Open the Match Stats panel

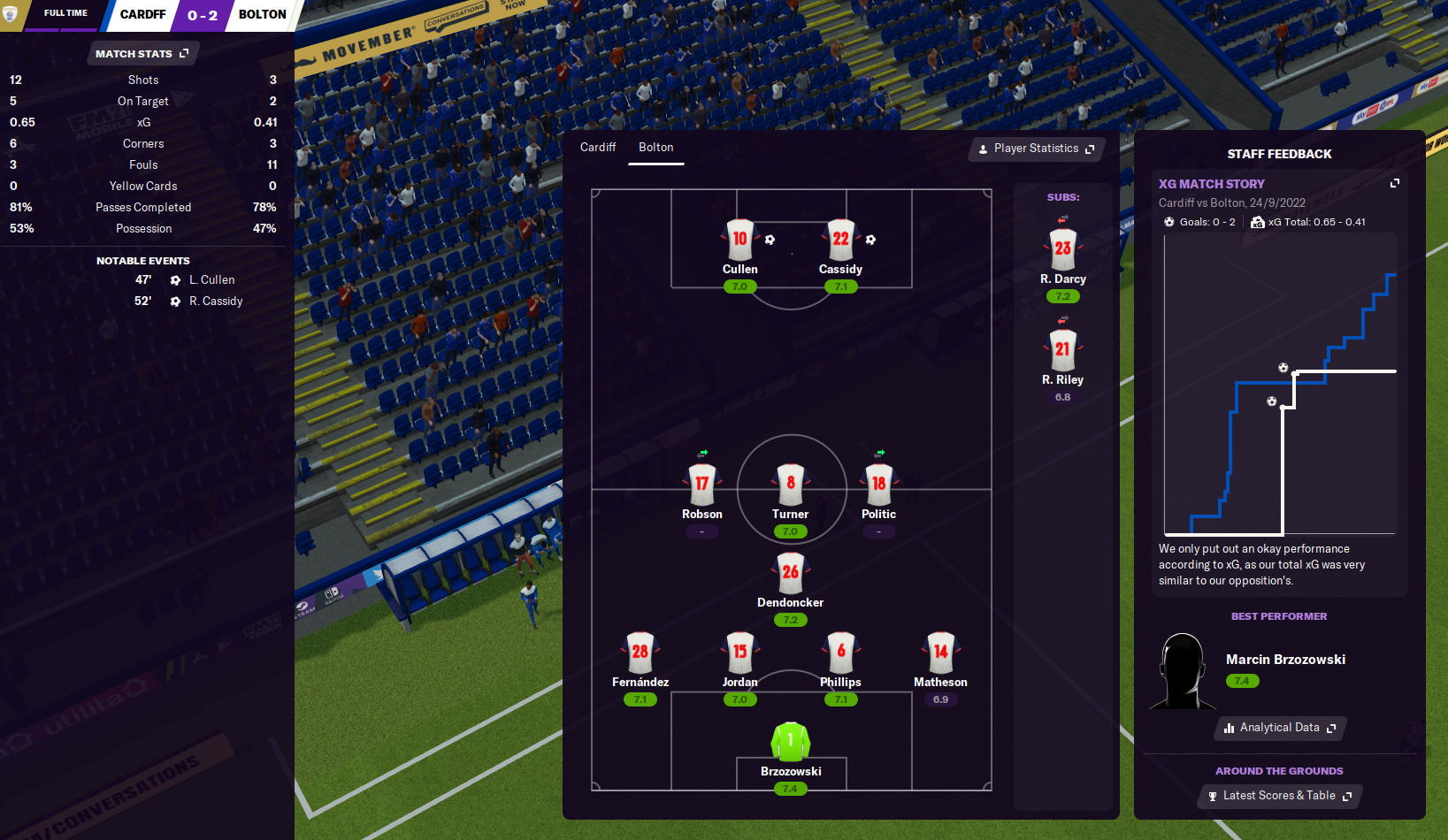(142, 54)
